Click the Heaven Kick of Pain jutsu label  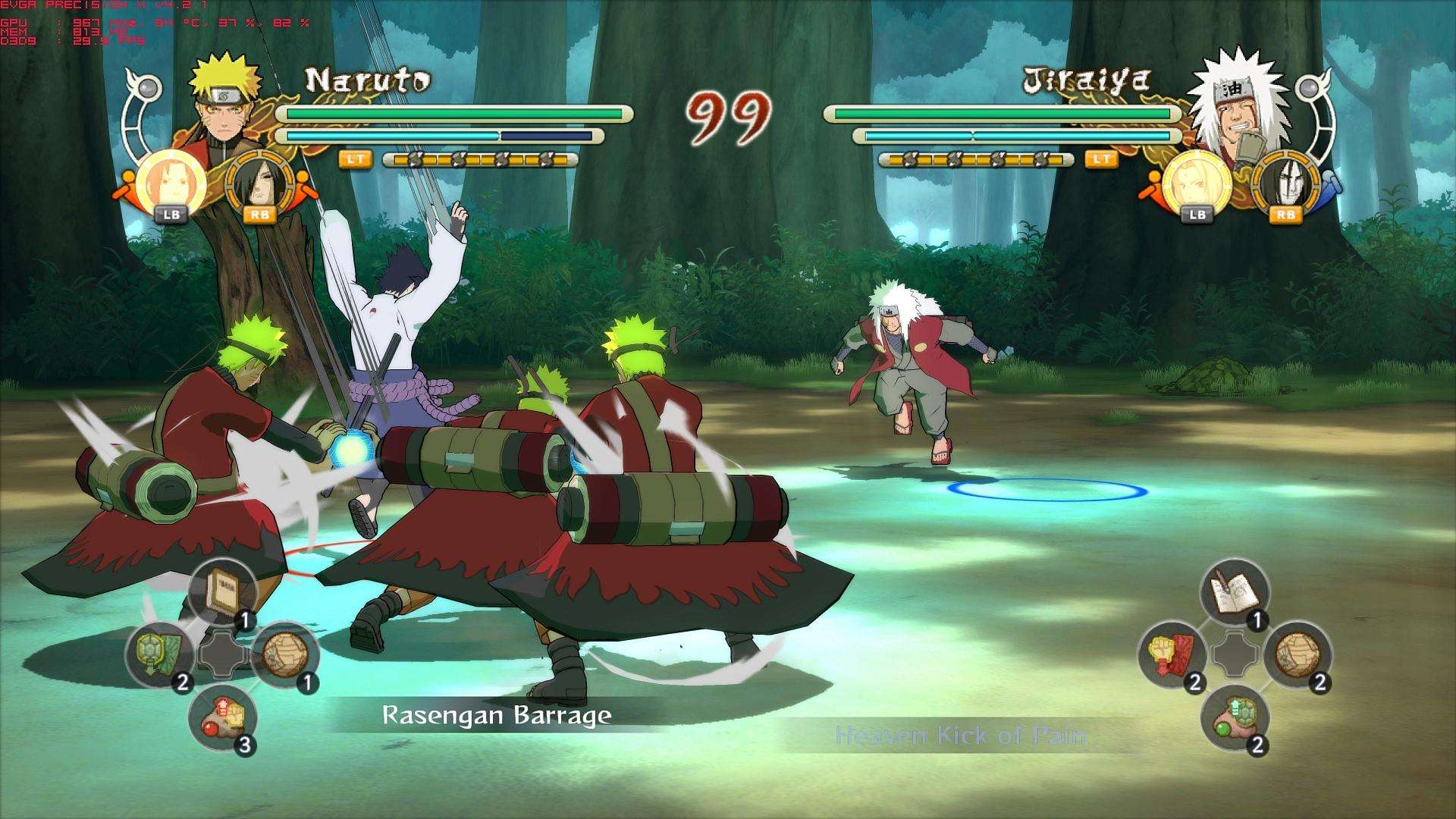958,735
